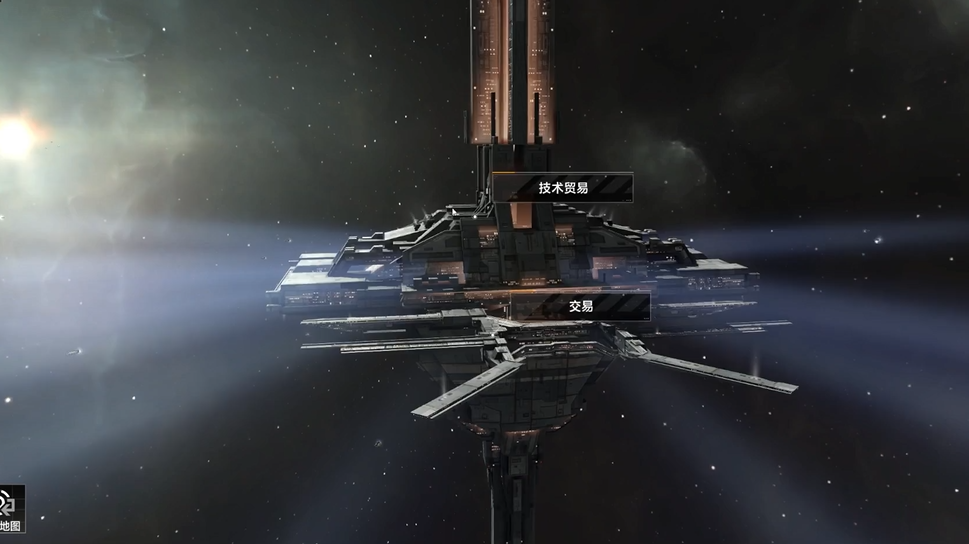Open the 地图 map icon
This screenshot has width=969, height=544.
11,509
